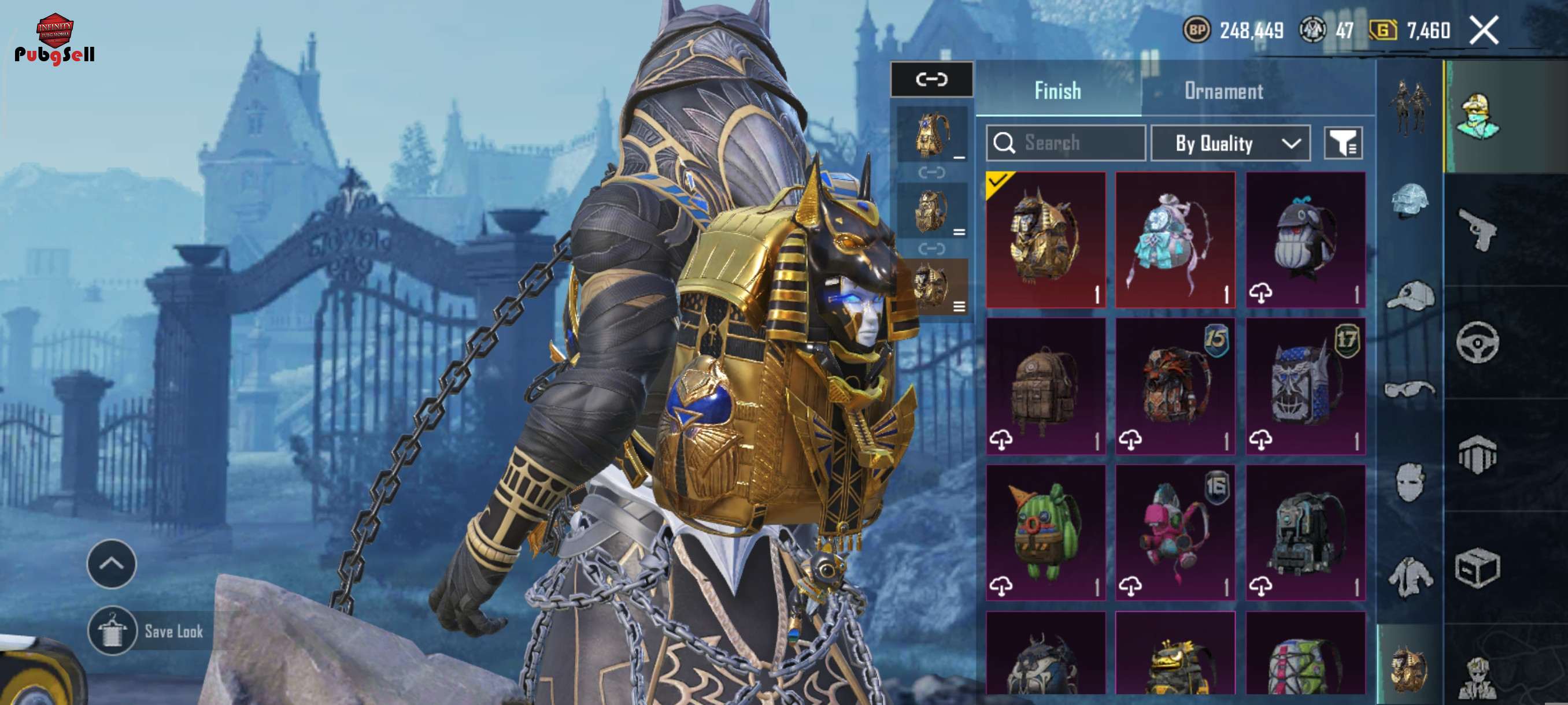1568x705 pixels.
Task: Open the vehicle steering wheel category
Action: click(1477, 343)
